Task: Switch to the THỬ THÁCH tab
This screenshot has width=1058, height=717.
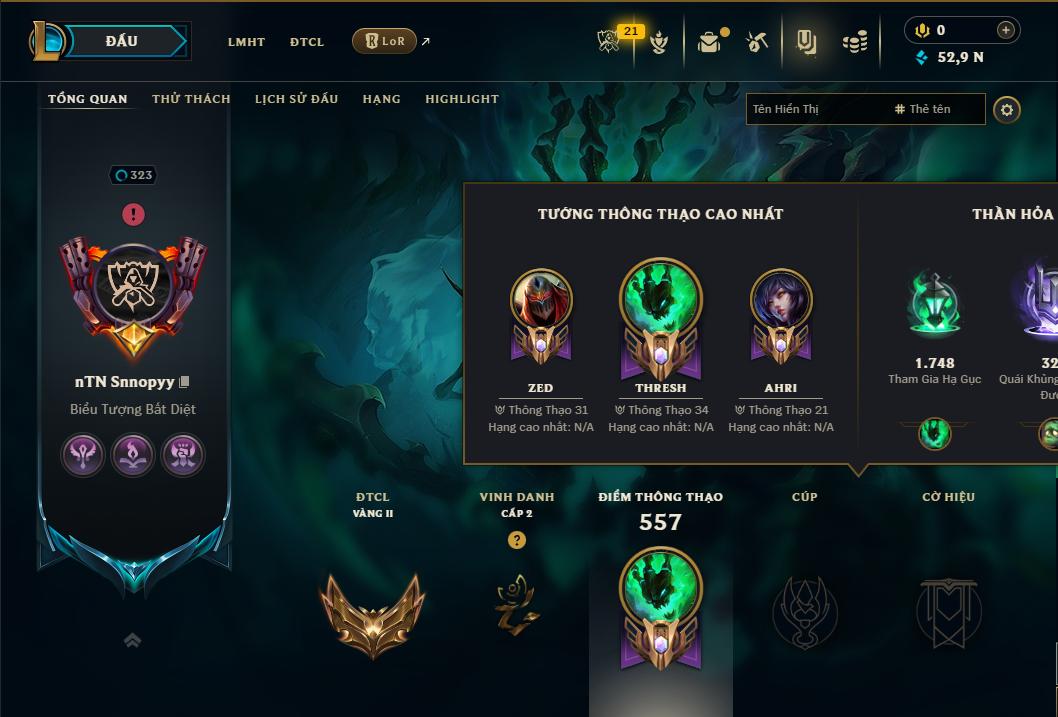Action: coord(191,99)
